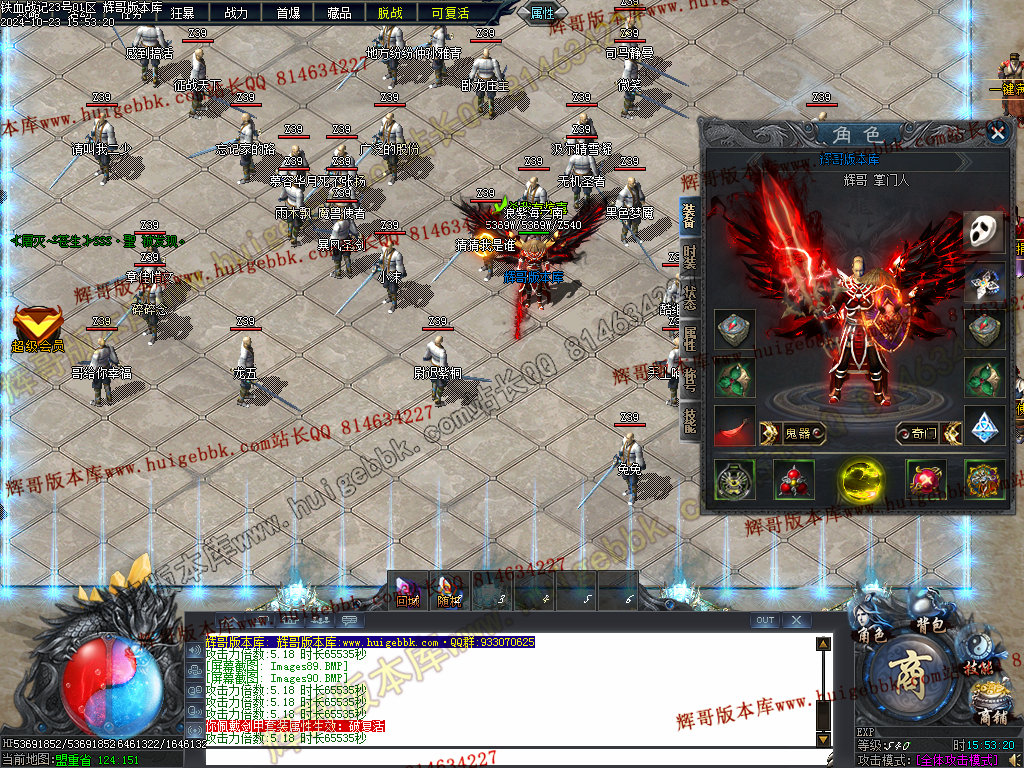Select the glowing yellow orb slot
The image size is (1024, 768).
click(x=859, y=480)
